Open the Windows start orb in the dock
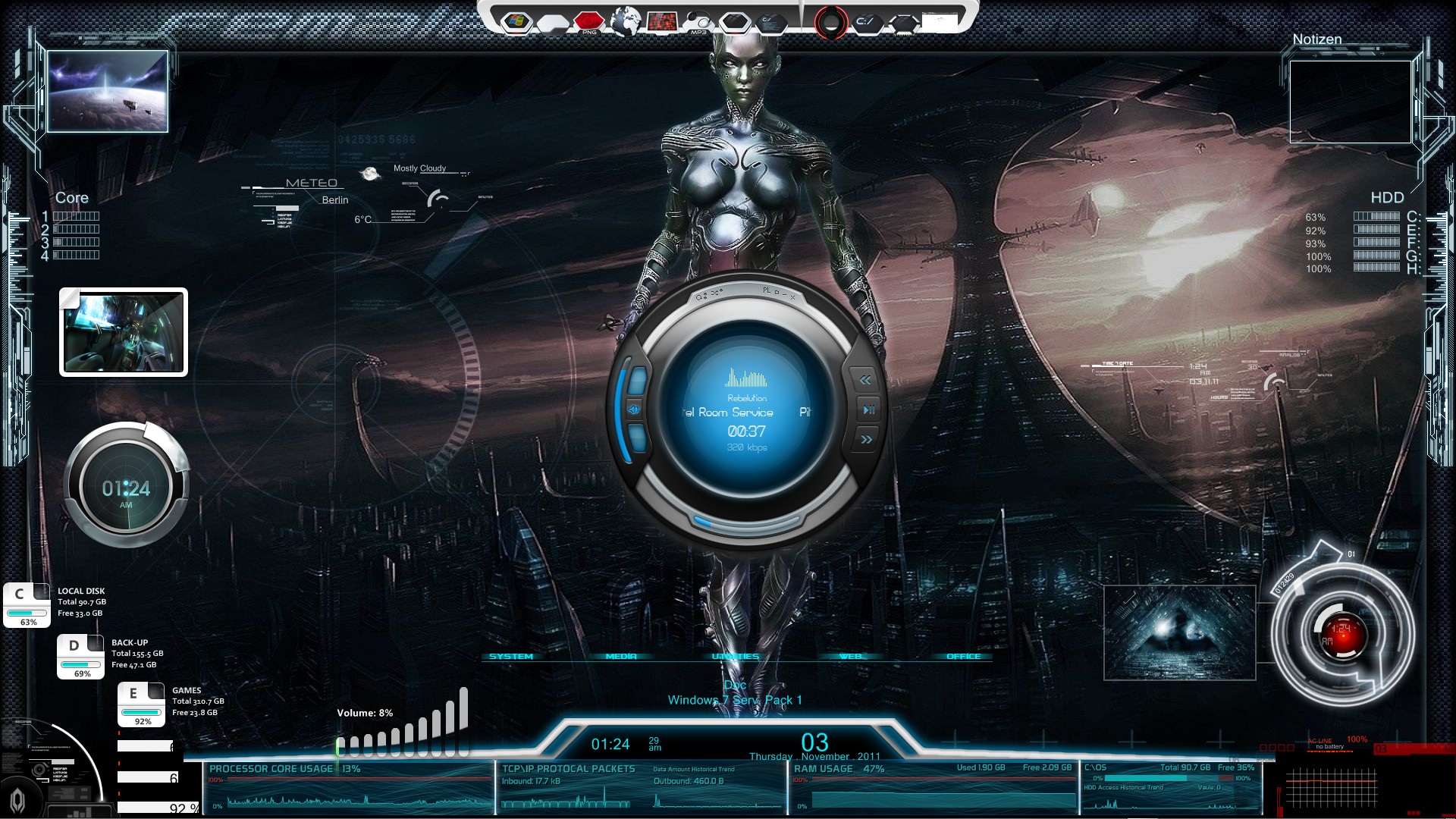This screenshot has height=819, width=1456. tap(517, 23)
